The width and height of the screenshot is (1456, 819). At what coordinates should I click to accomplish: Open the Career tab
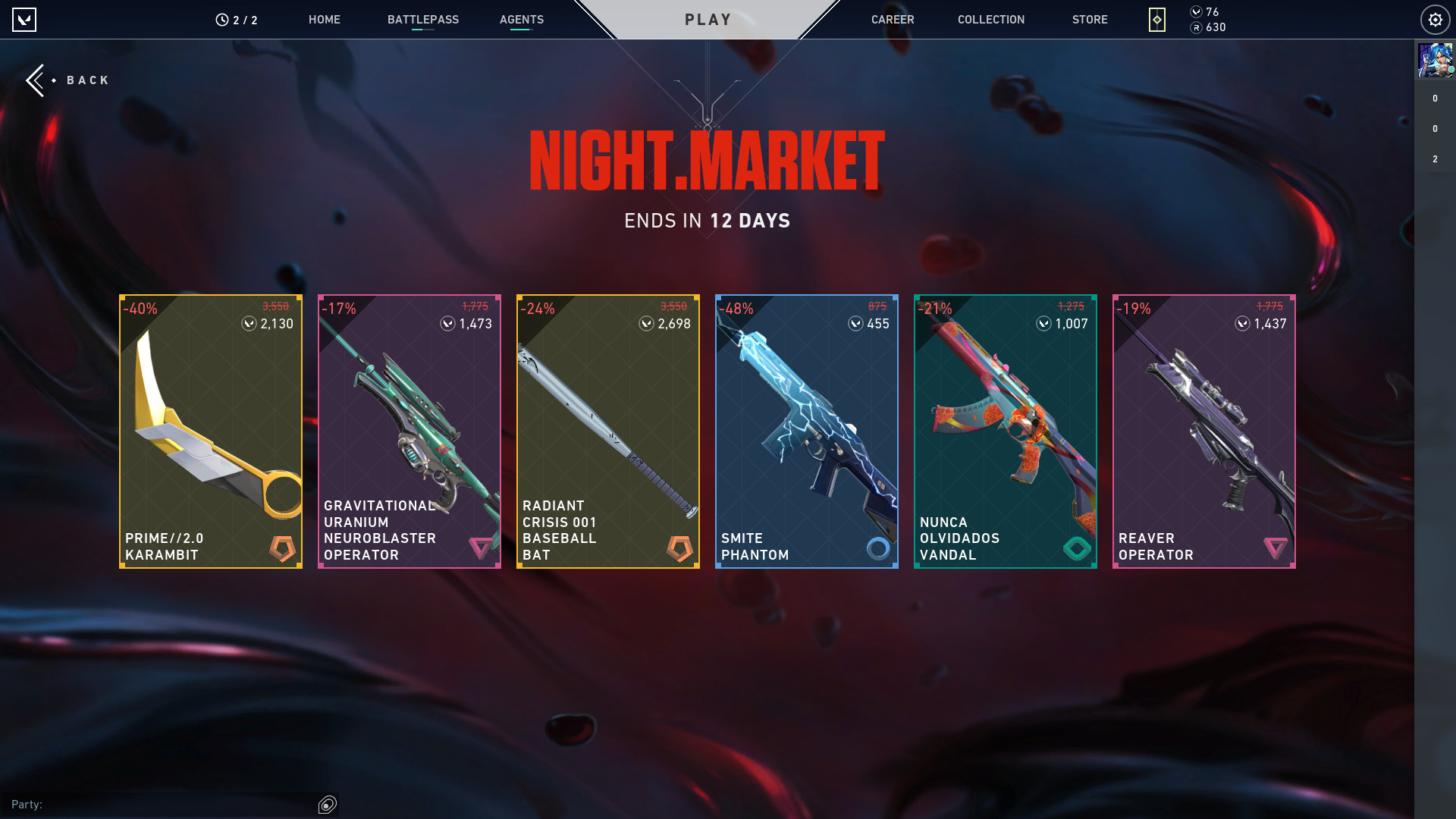(x=892, y=20)
